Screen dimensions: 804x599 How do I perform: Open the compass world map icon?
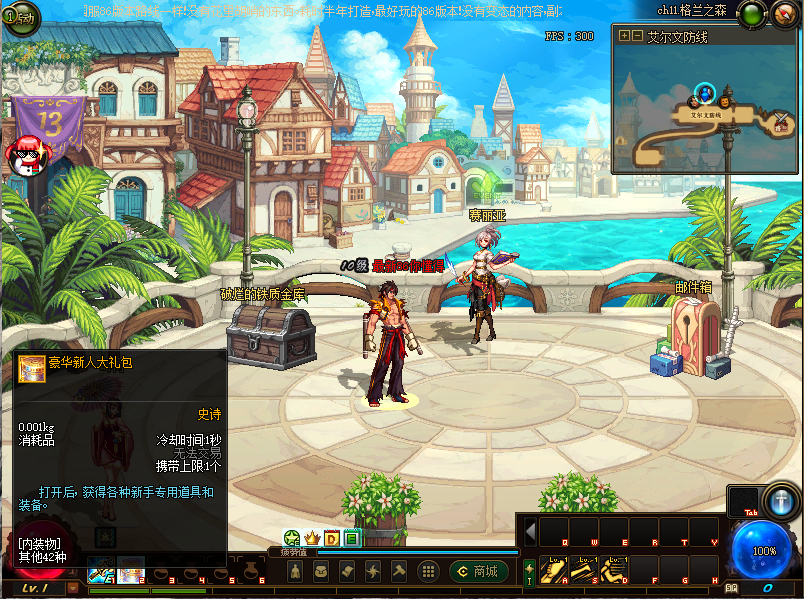[x=785, y=15]
